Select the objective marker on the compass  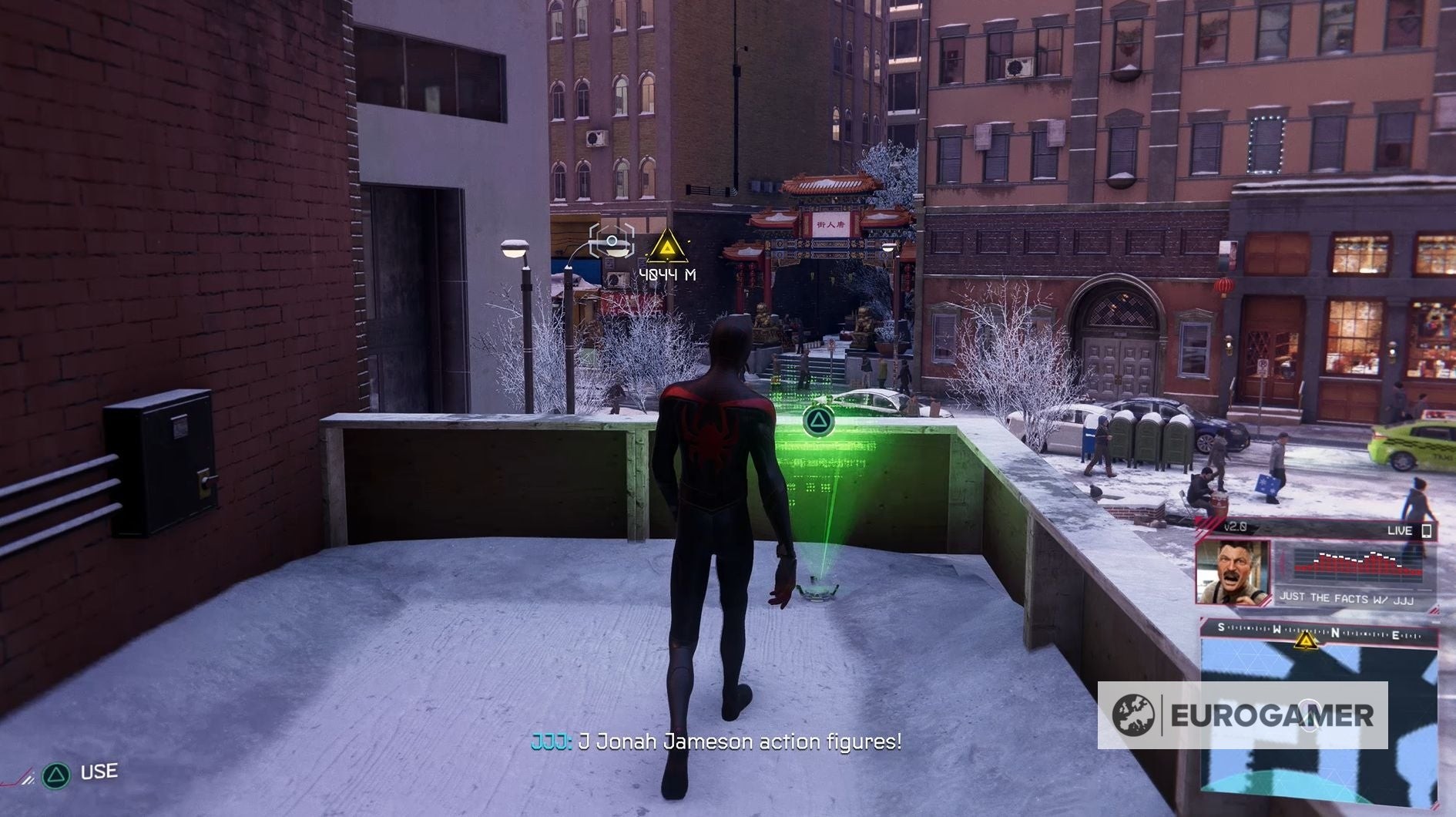click(x=1304, y=639)
